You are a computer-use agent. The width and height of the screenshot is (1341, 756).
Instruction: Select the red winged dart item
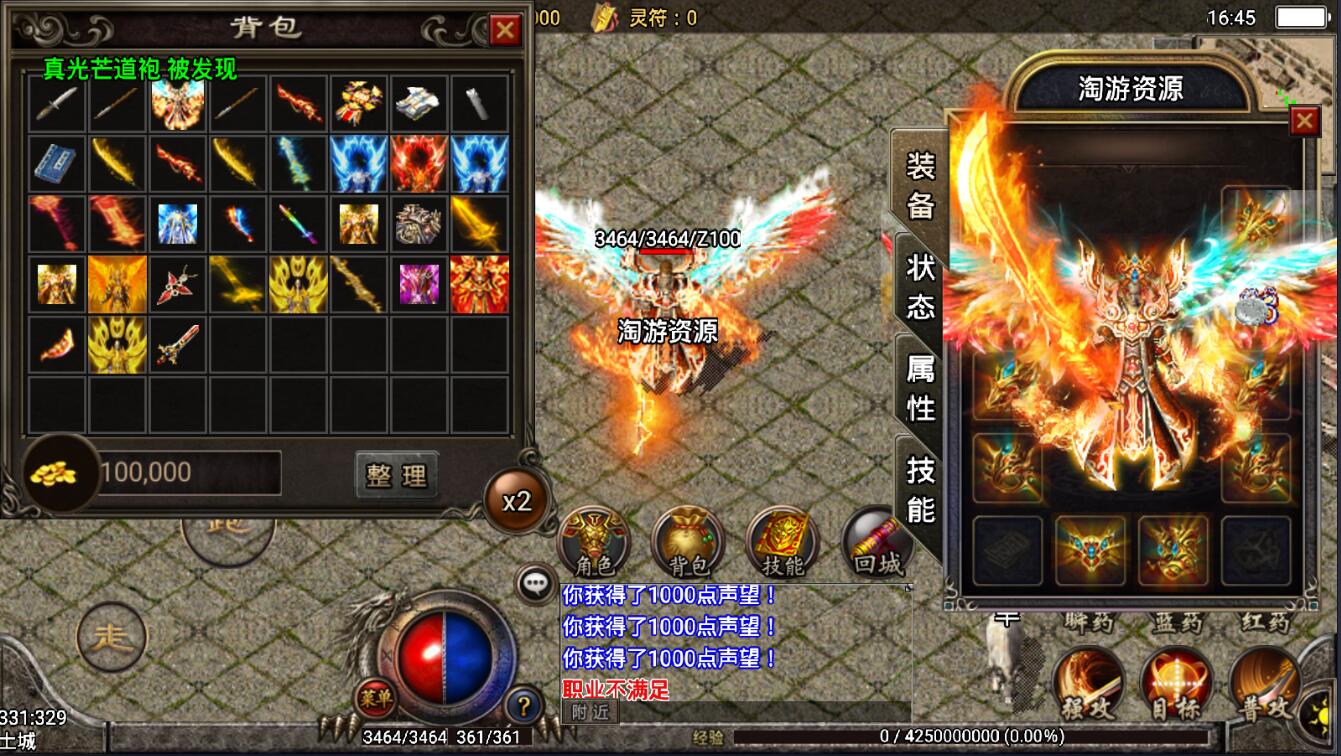178,284
